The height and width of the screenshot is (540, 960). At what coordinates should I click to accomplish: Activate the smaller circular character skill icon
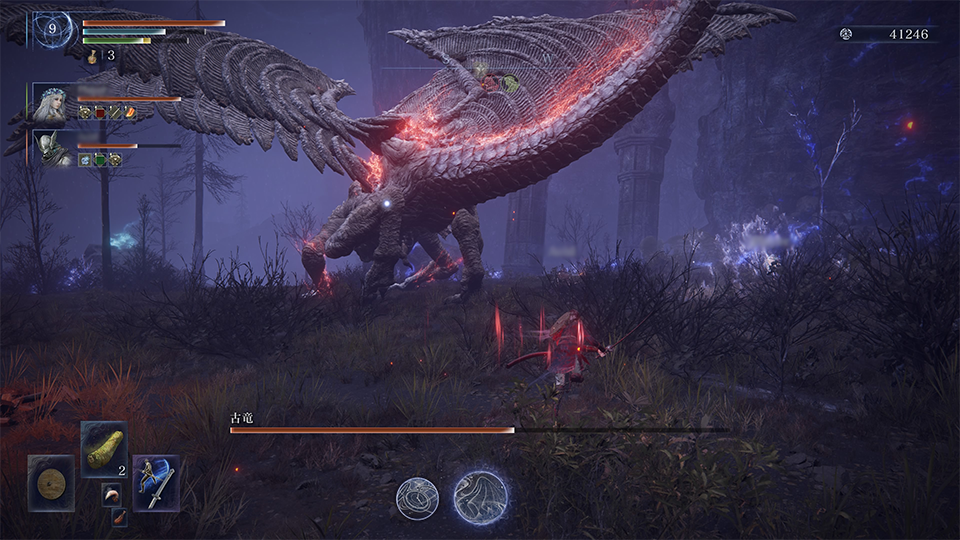click(417, 497)
